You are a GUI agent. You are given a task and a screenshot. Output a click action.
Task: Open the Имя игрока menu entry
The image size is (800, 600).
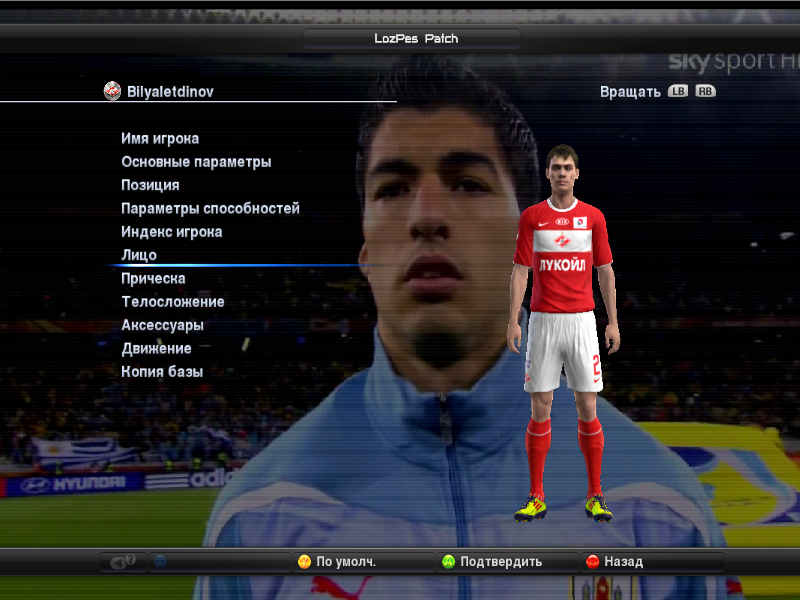160,139
